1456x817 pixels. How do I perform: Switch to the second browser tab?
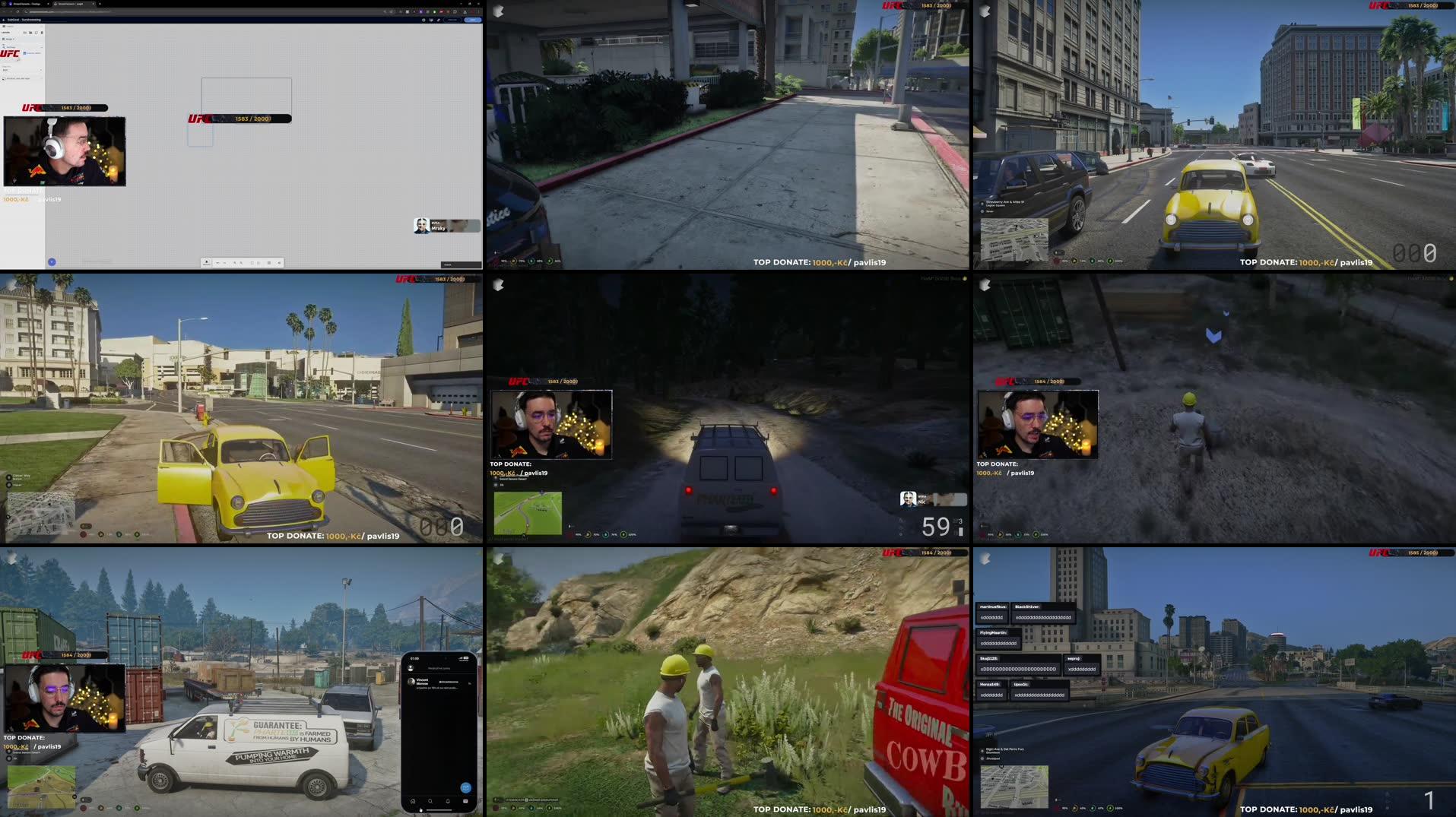click(x=74, y=5)
